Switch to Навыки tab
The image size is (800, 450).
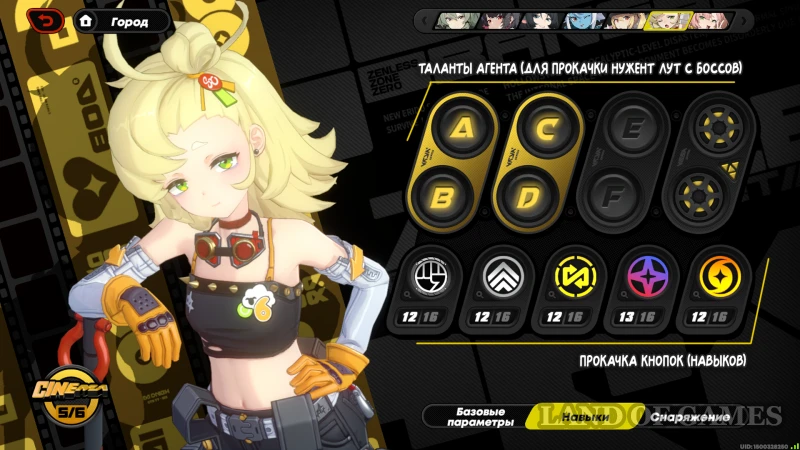pyautogui.click(x=585, y=416)
